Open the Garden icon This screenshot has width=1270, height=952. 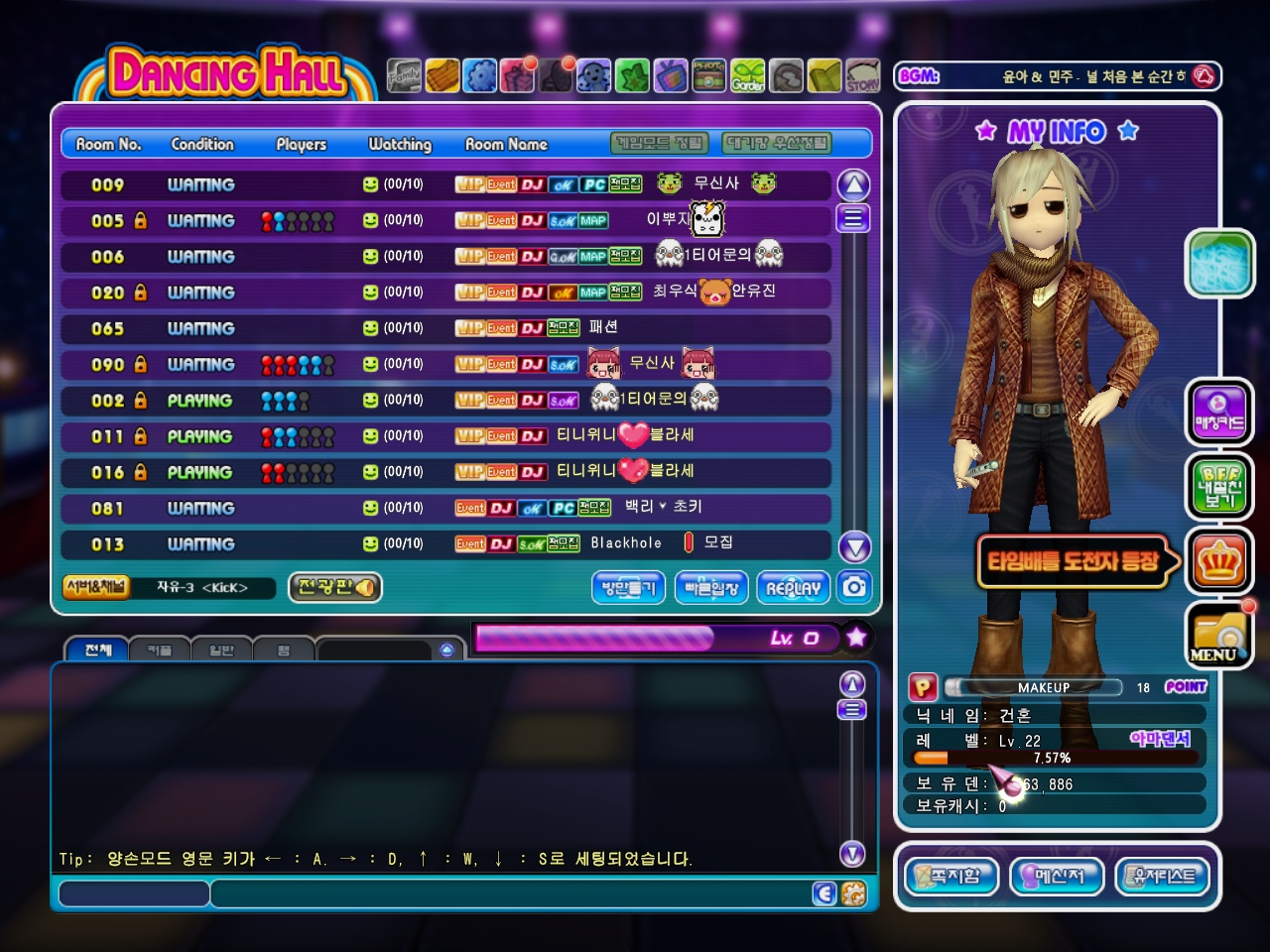[748, 75]
